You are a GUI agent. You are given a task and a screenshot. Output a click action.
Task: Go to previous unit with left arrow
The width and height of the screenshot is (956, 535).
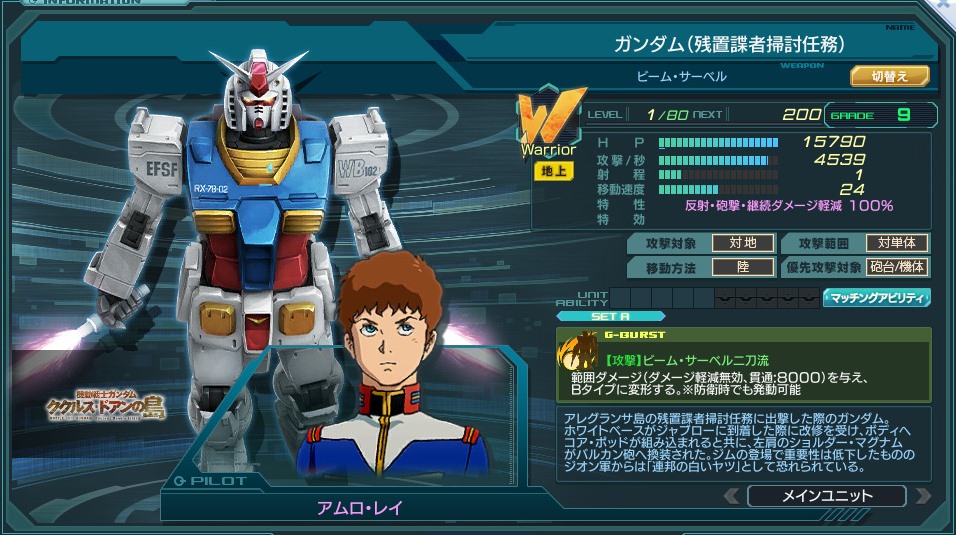coord(732,495)
